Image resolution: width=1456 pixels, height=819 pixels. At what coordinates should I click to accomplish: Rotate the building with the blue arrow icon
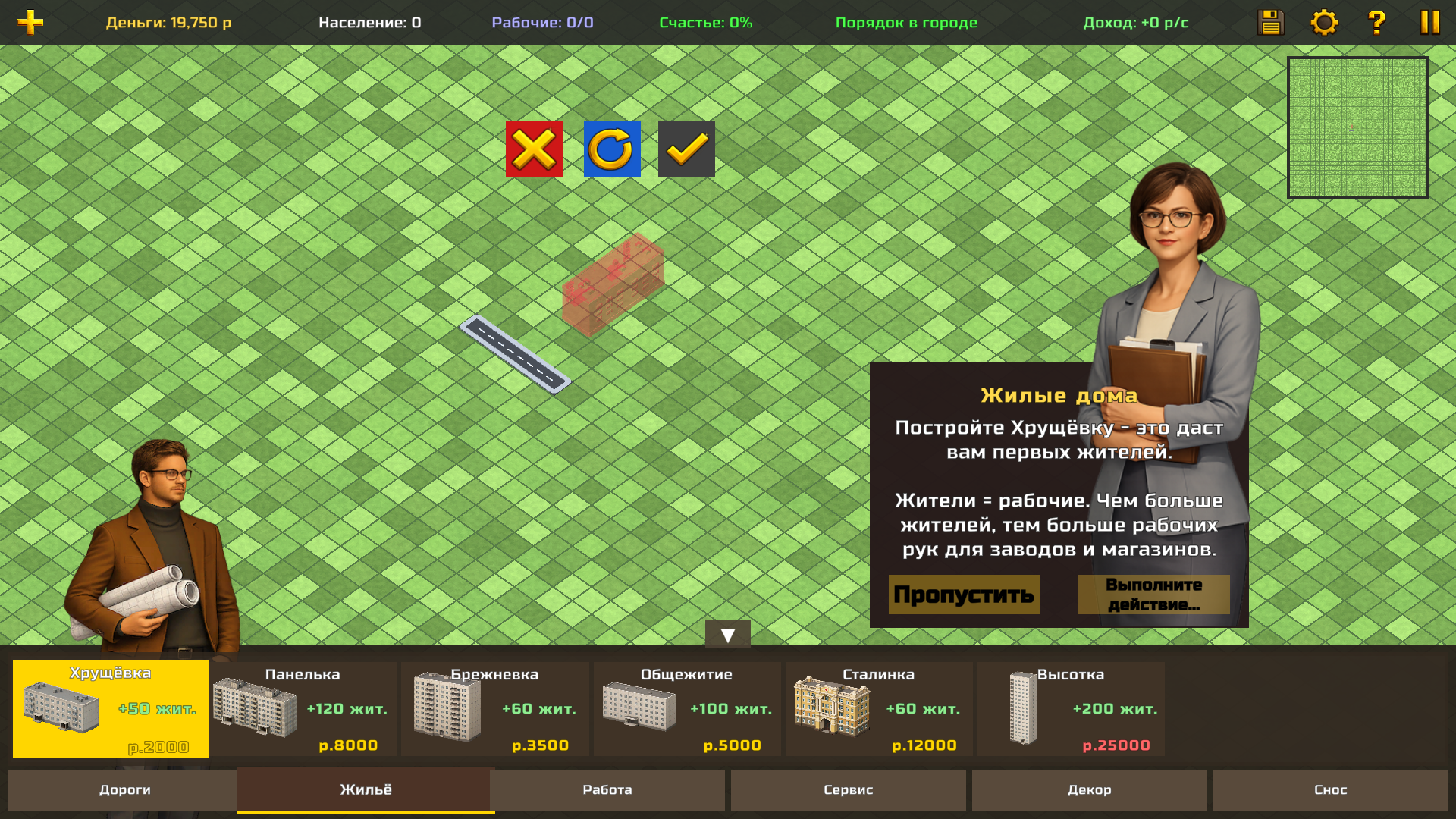pos(612,149)
